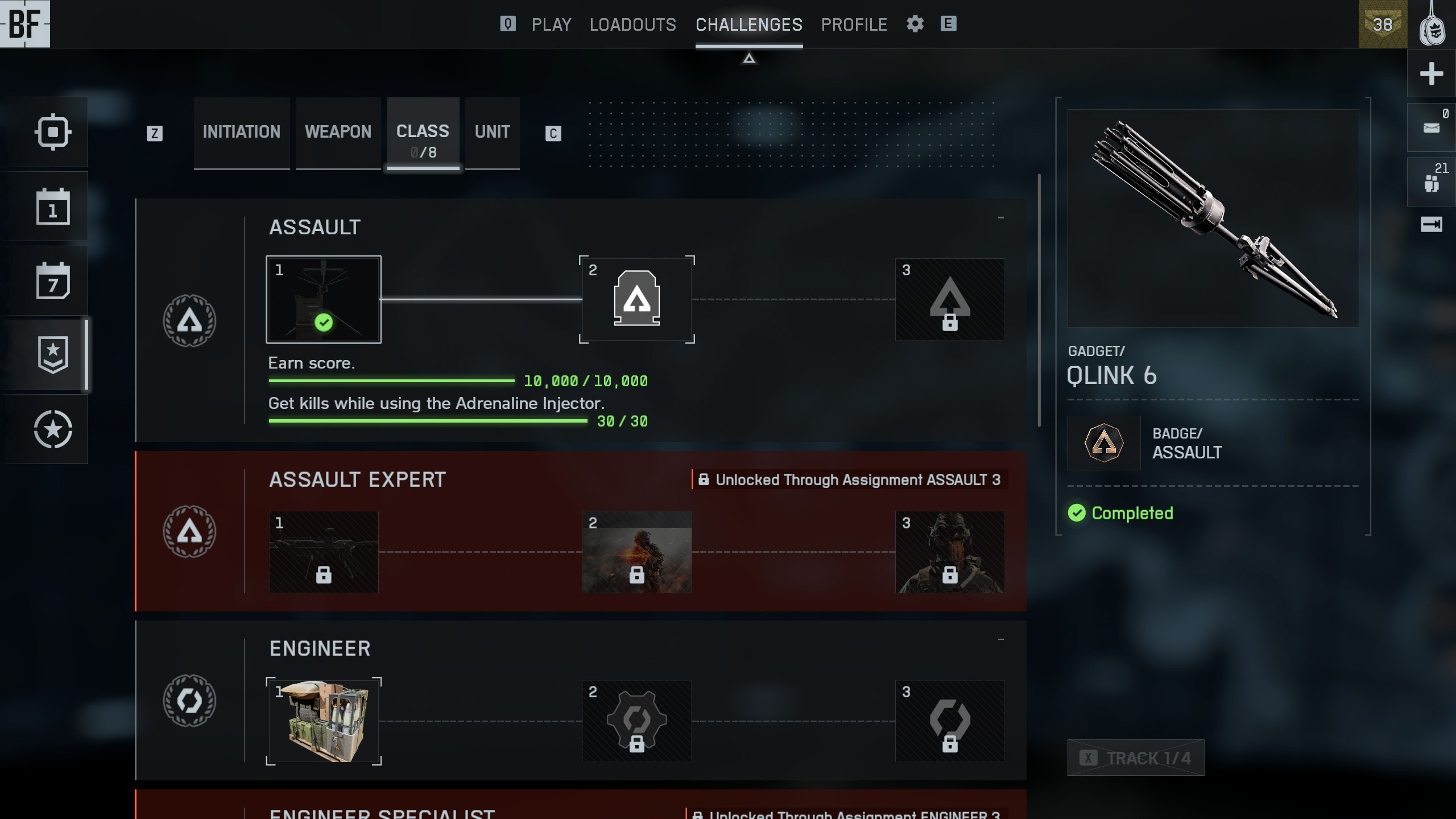Screen dimensions: 1456x819
Task: Open the friends list icon
Action: [x=1431, y=182]
